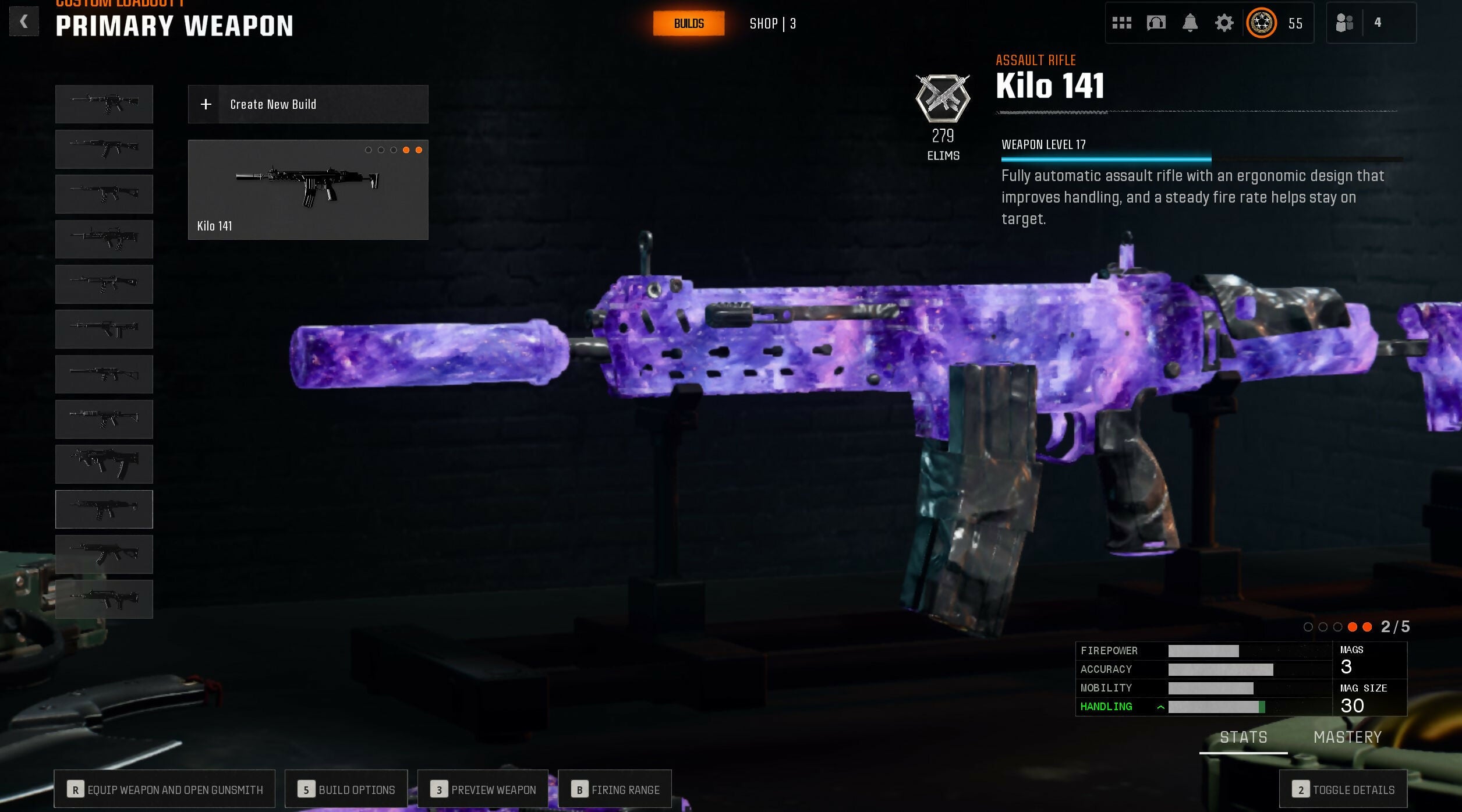Show the Stats tab
Screen dimensions: 1462x812
pyautogui.click(x=1243, y=737)
